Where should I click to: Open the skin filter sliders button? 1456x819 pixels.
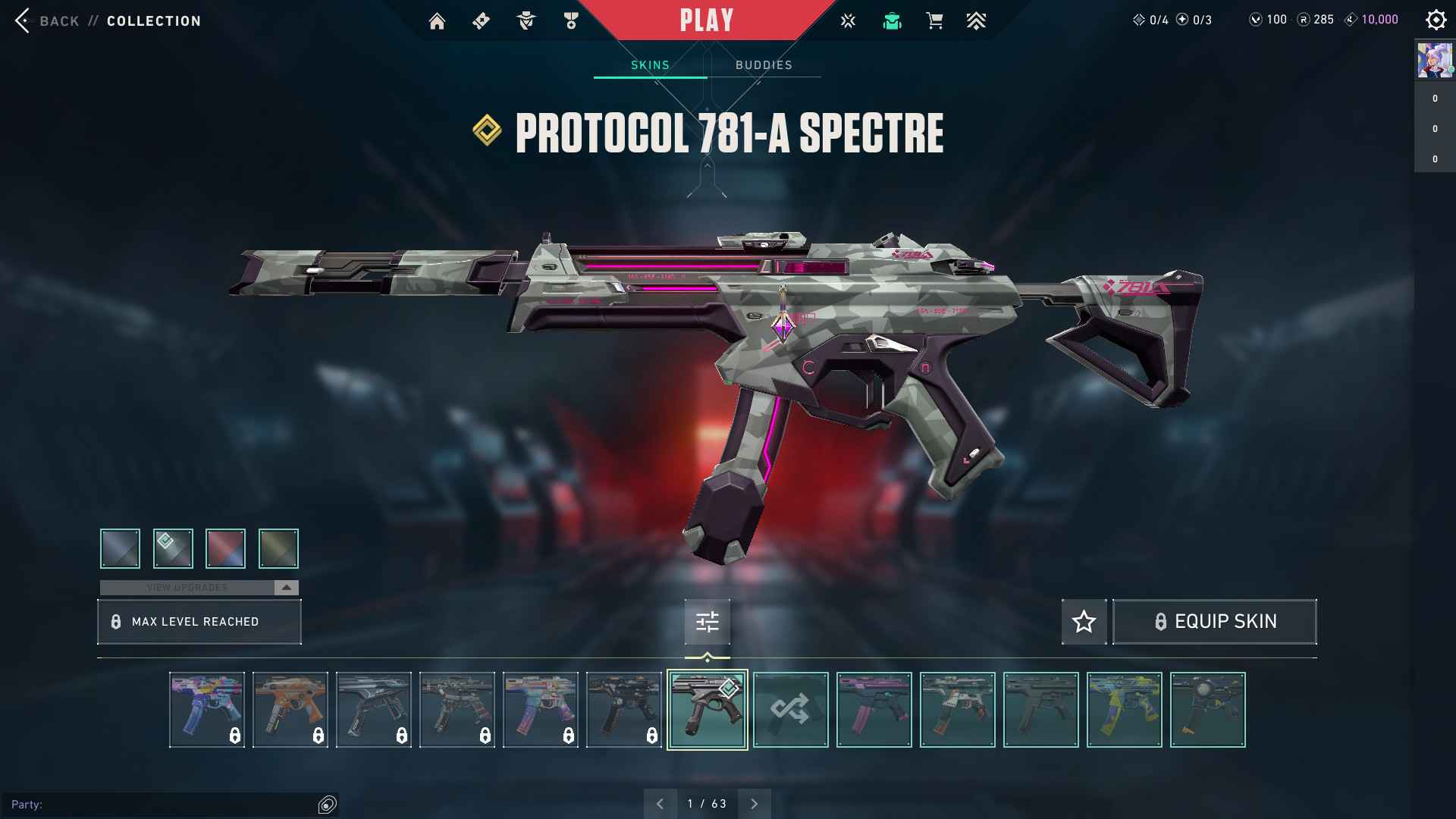pos(707,622)
